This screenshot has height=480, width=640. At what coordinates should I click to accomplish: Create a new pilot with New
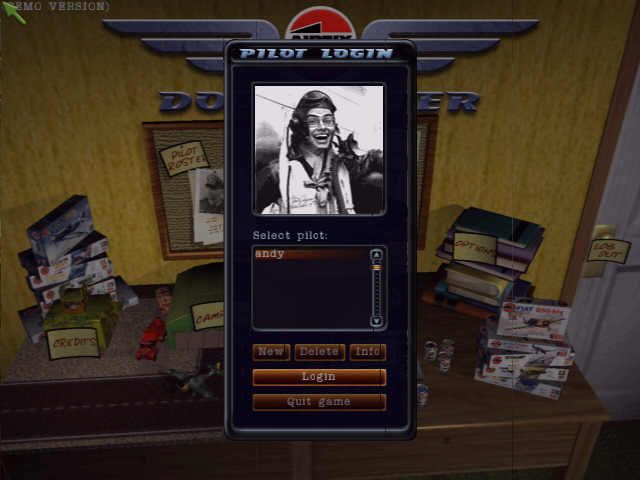(x=270, y=352)
